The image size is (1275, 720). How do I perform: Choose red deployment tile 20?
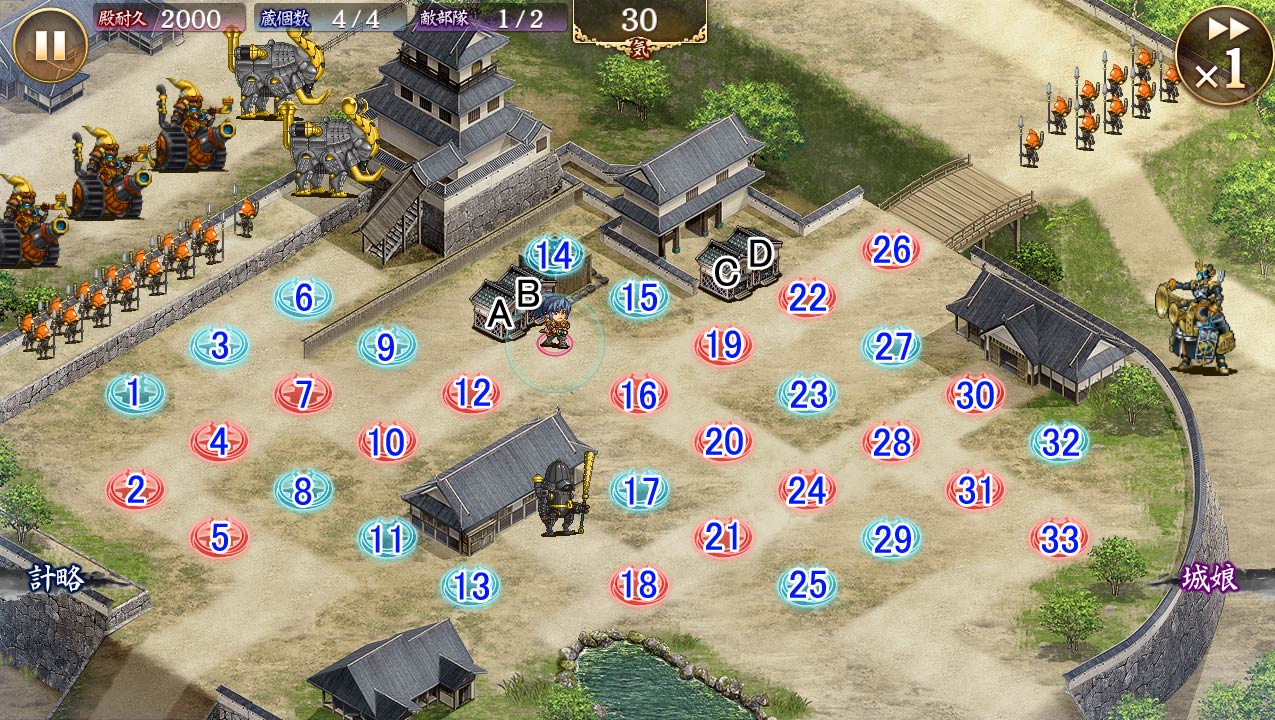point(723,441)
